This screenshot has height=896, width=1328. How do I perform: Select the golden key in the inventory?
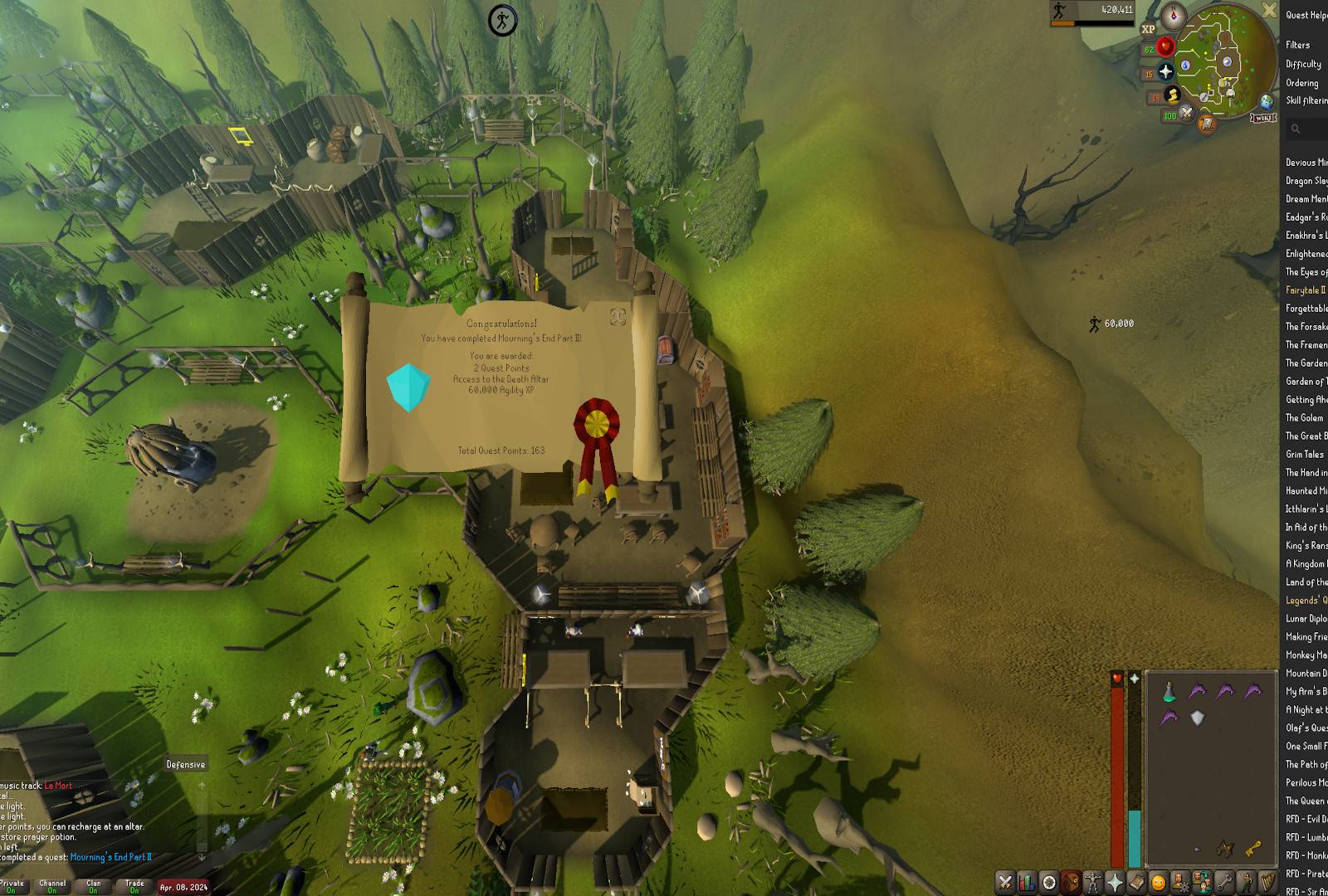(1252, 847)
